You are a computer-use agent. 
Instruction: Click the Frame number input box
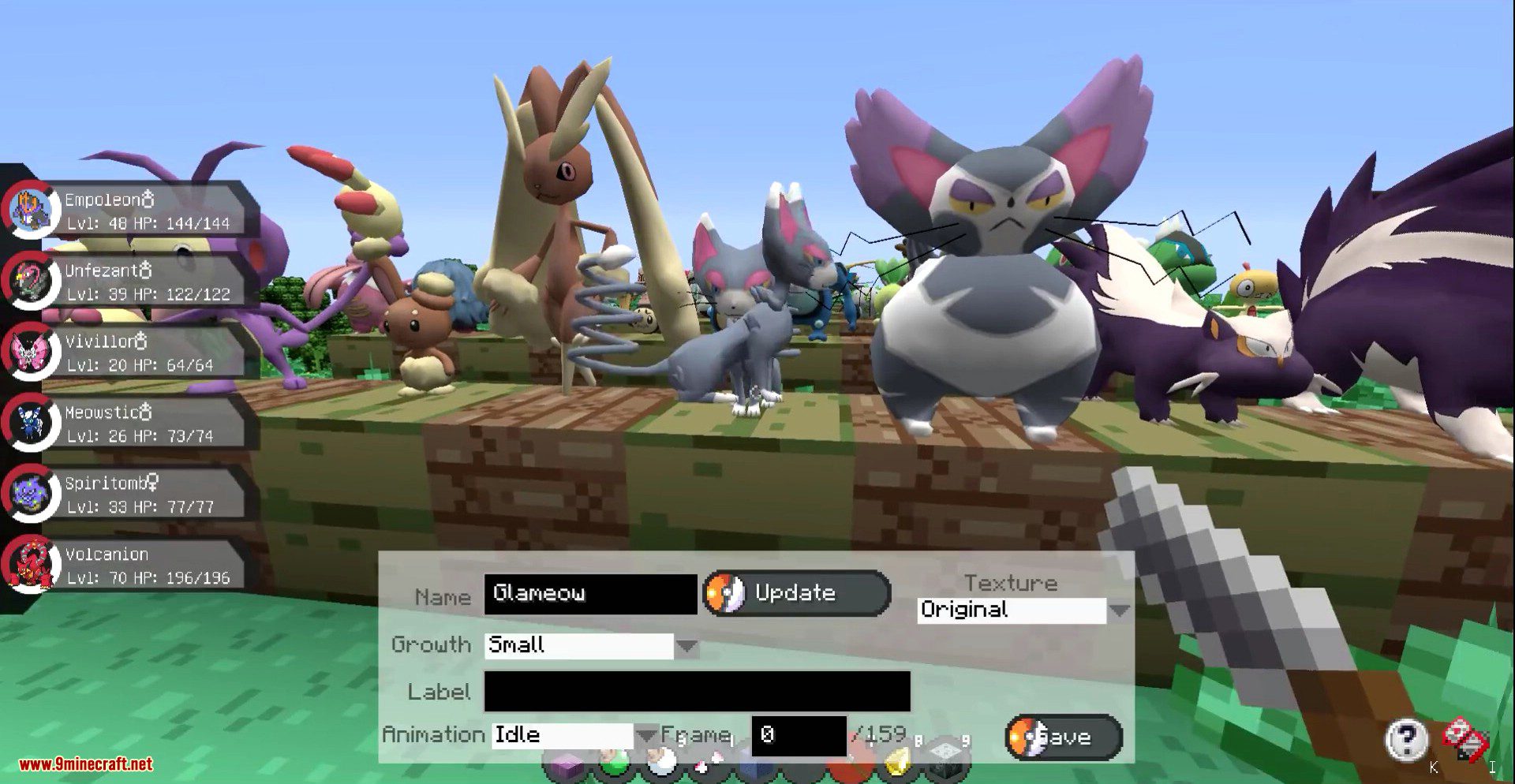[798, 735]
